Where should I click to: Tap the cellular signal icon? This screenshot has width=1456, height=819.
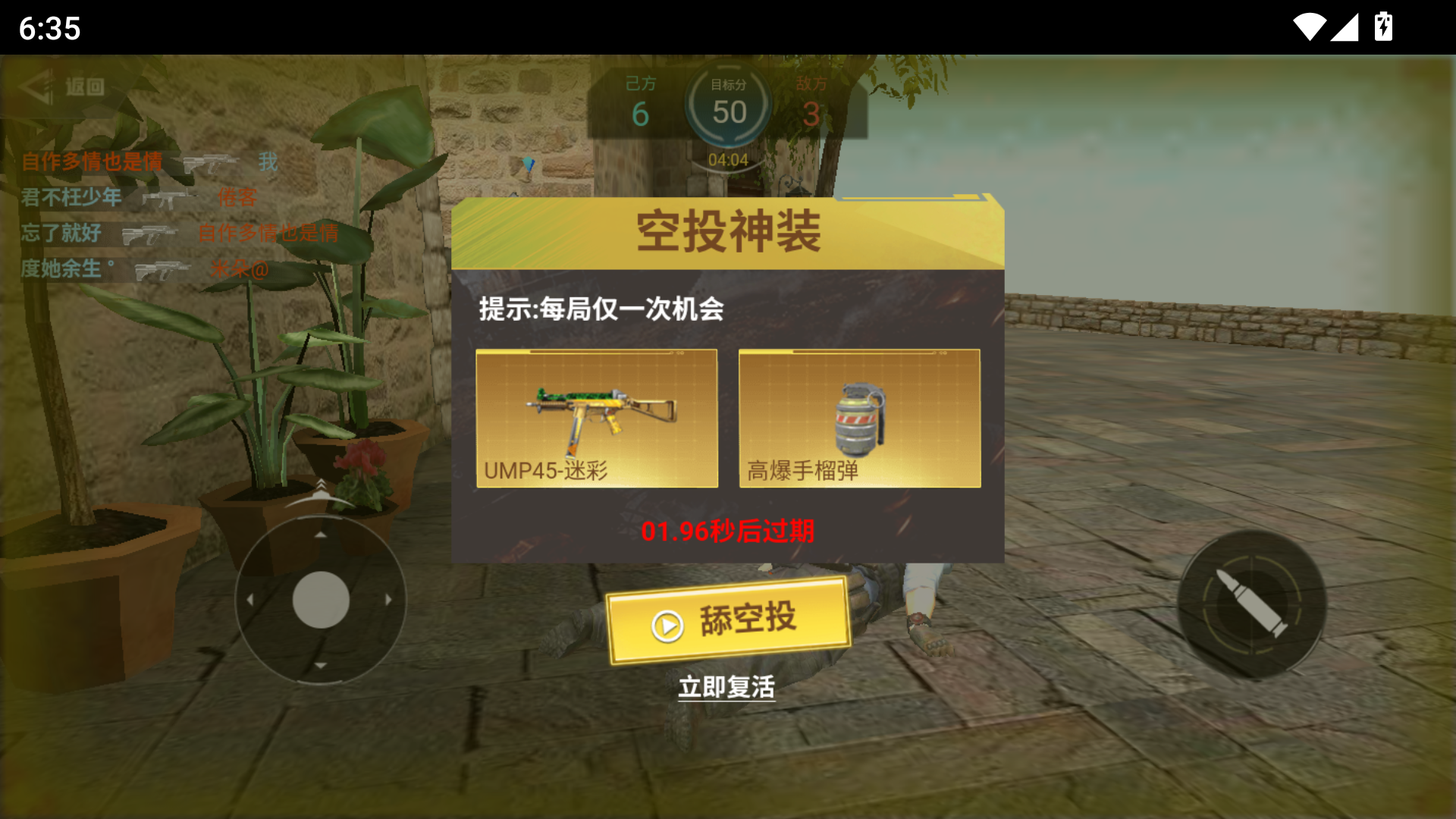(x=1346, y=27)
